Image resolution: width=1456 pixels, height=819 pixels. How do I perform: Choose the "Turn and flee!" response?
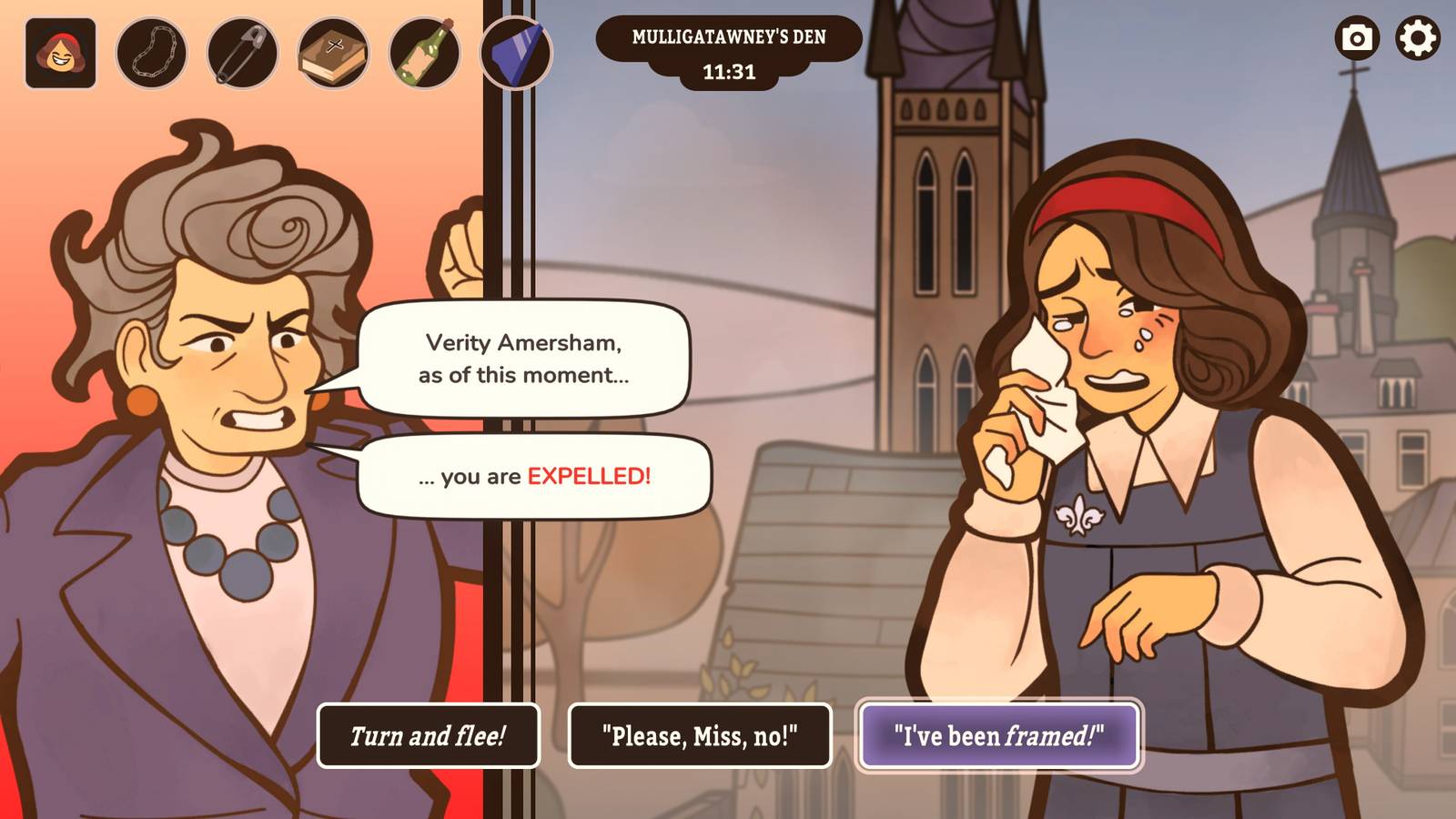(428, 733)
